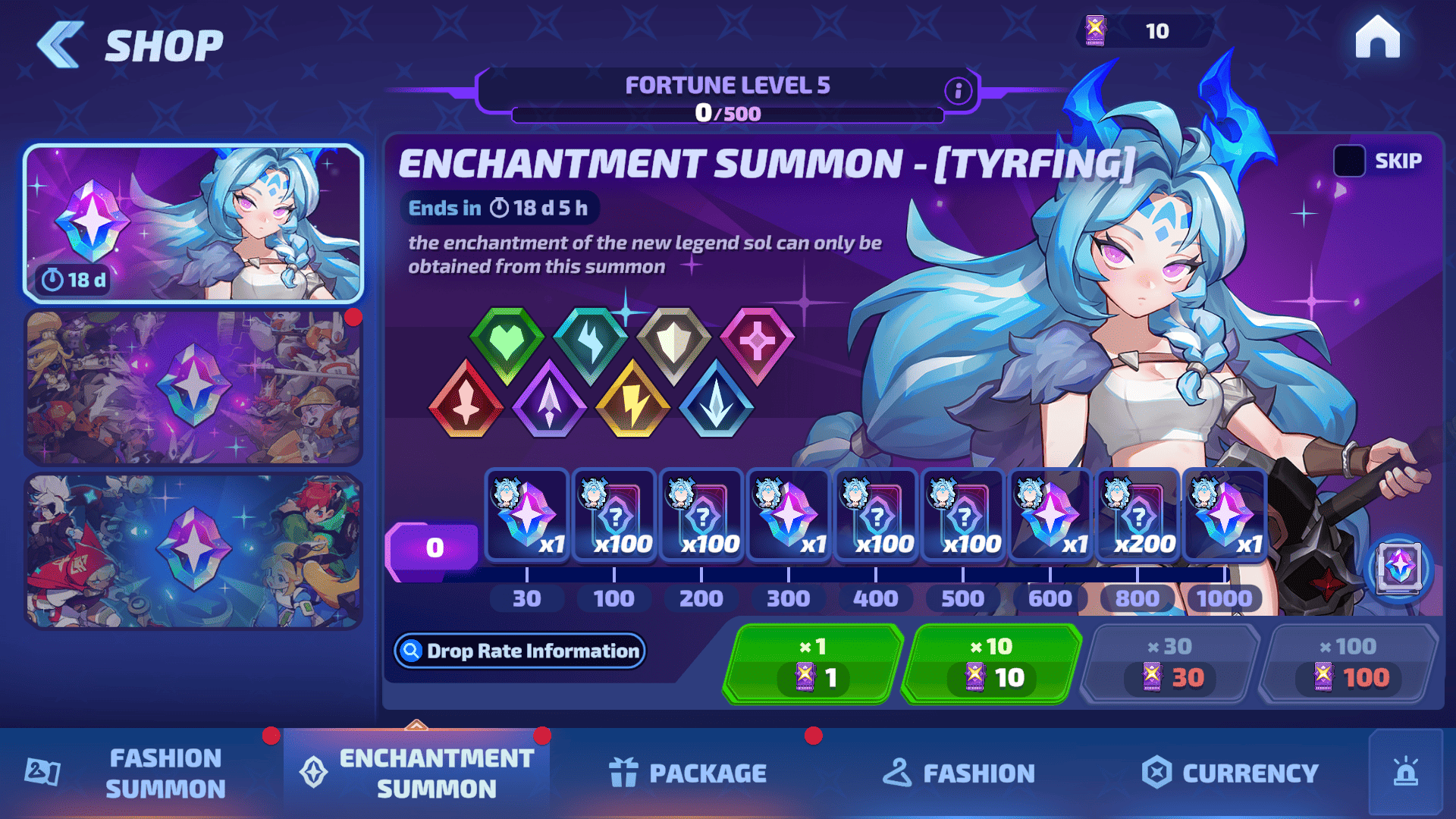
Task: Inspect the x200 milestone reward at 800
Action: pyautogui.click(x=1137, y=516)
